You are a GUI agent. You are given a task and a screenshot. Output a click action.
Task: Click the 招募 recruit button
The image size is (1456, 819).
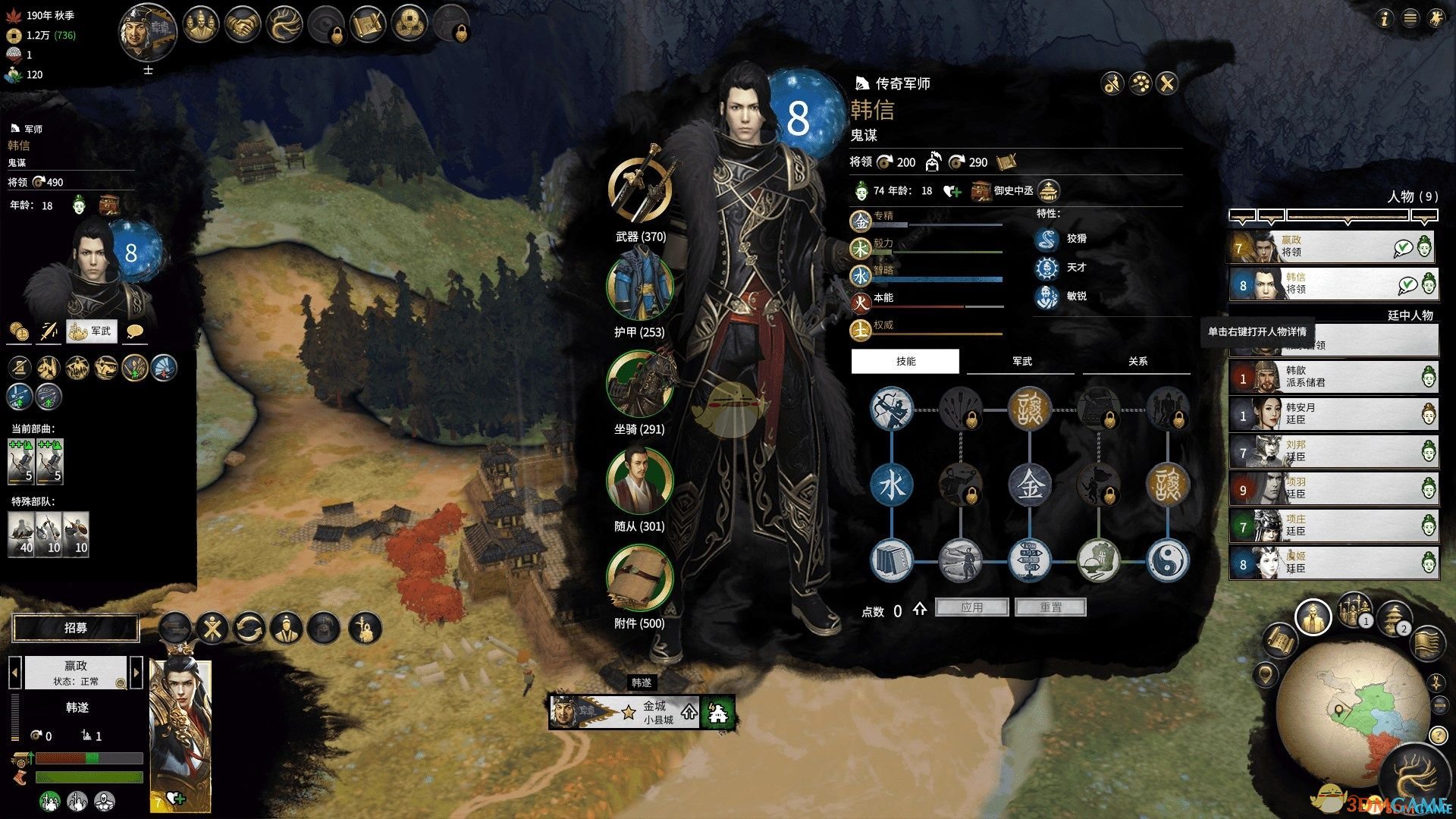point(76,628)
